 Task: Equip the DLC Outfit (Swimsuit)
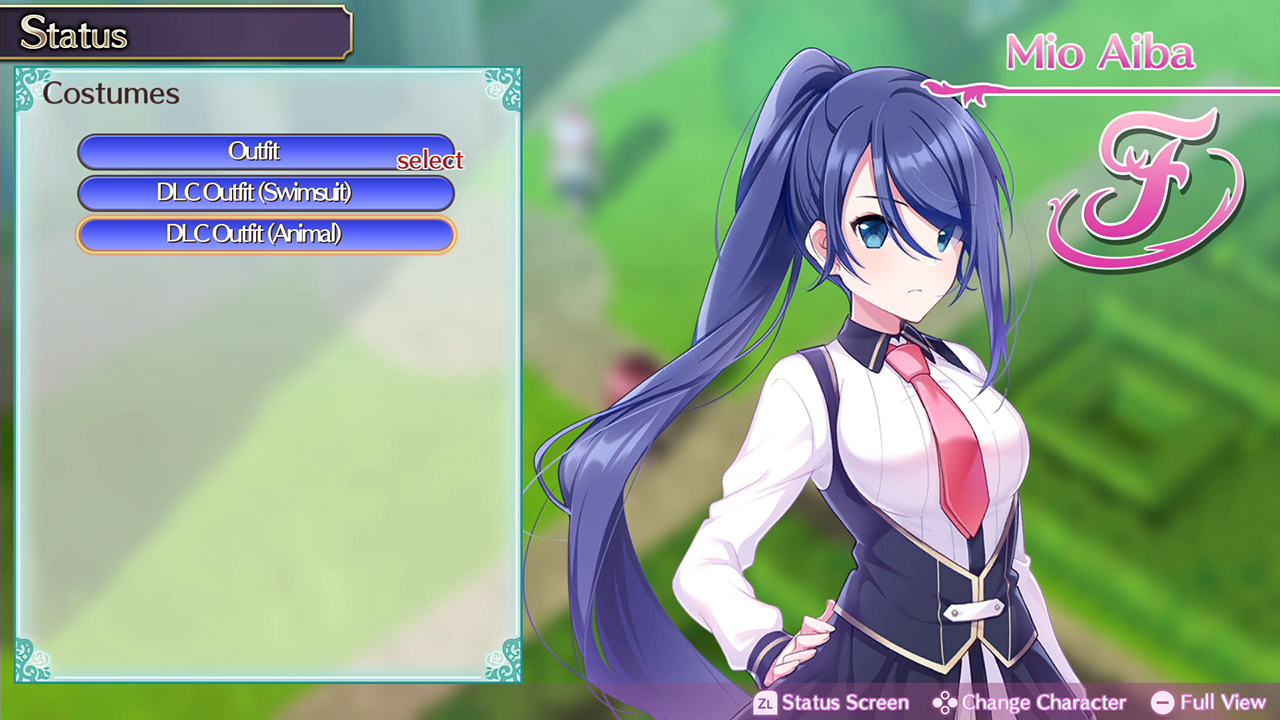(x=266, y=193)
